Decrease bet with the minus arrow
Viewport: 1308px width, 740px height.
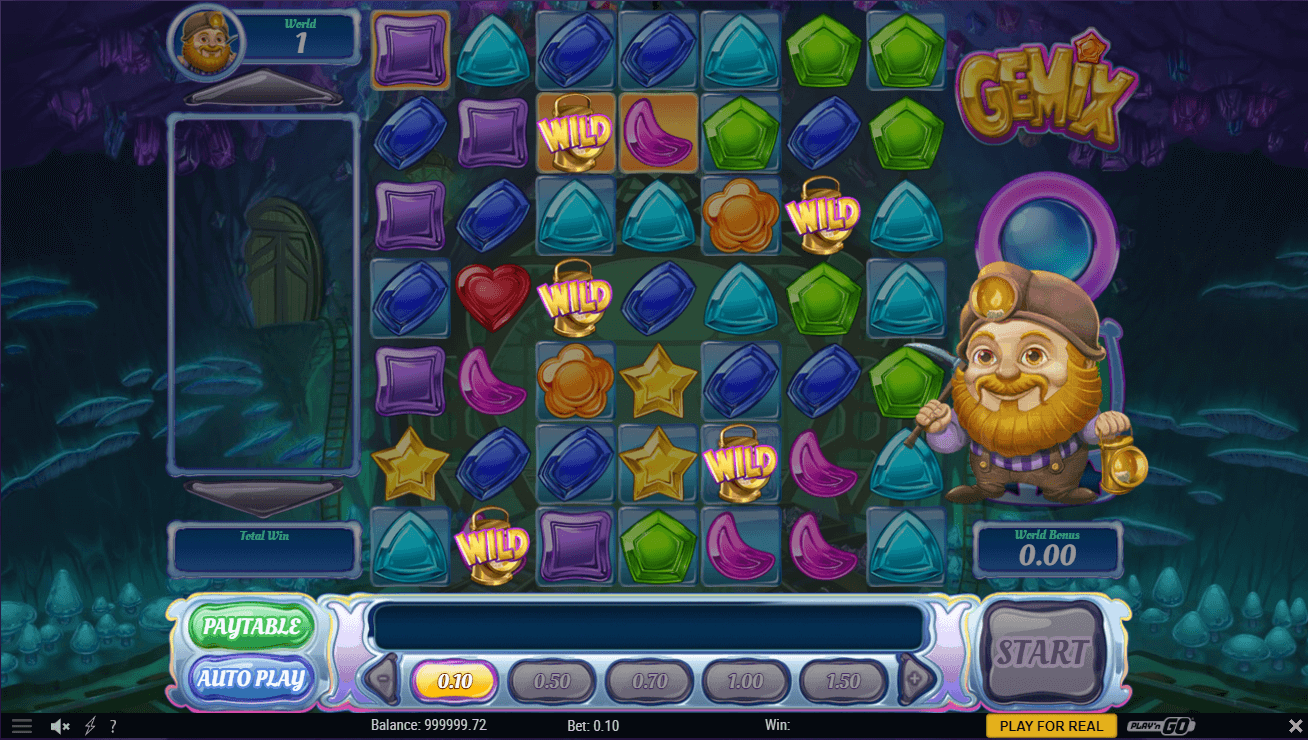click(x=382, y=680)
